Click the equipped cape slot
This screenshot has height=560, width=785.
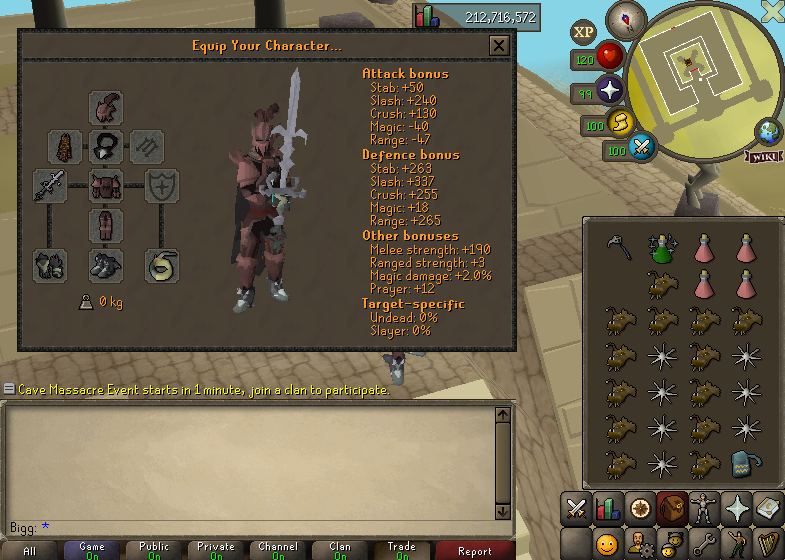point(66,147)
